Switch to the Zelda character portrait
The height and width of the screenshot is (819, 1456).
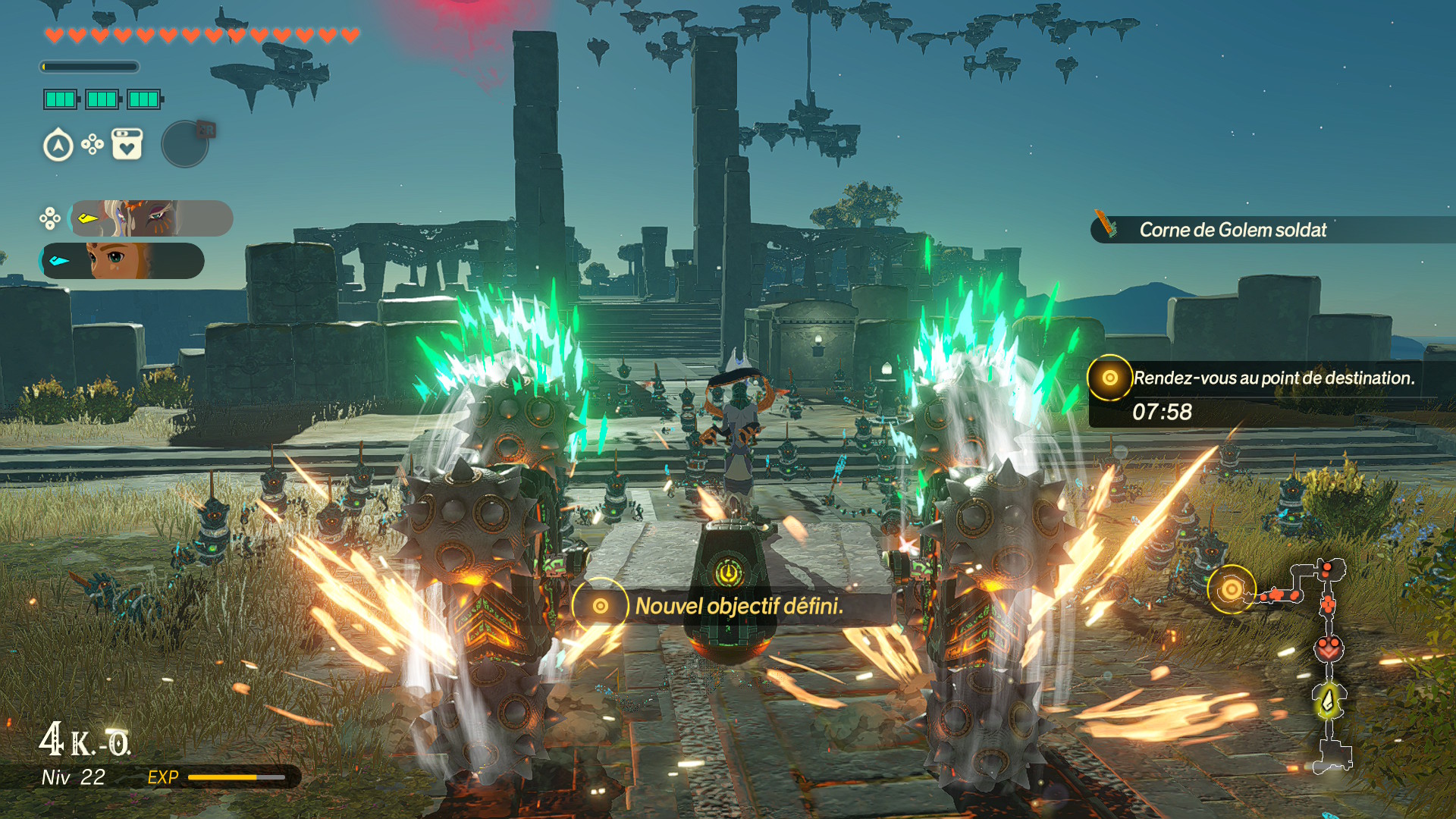click(x=123, y=261)
